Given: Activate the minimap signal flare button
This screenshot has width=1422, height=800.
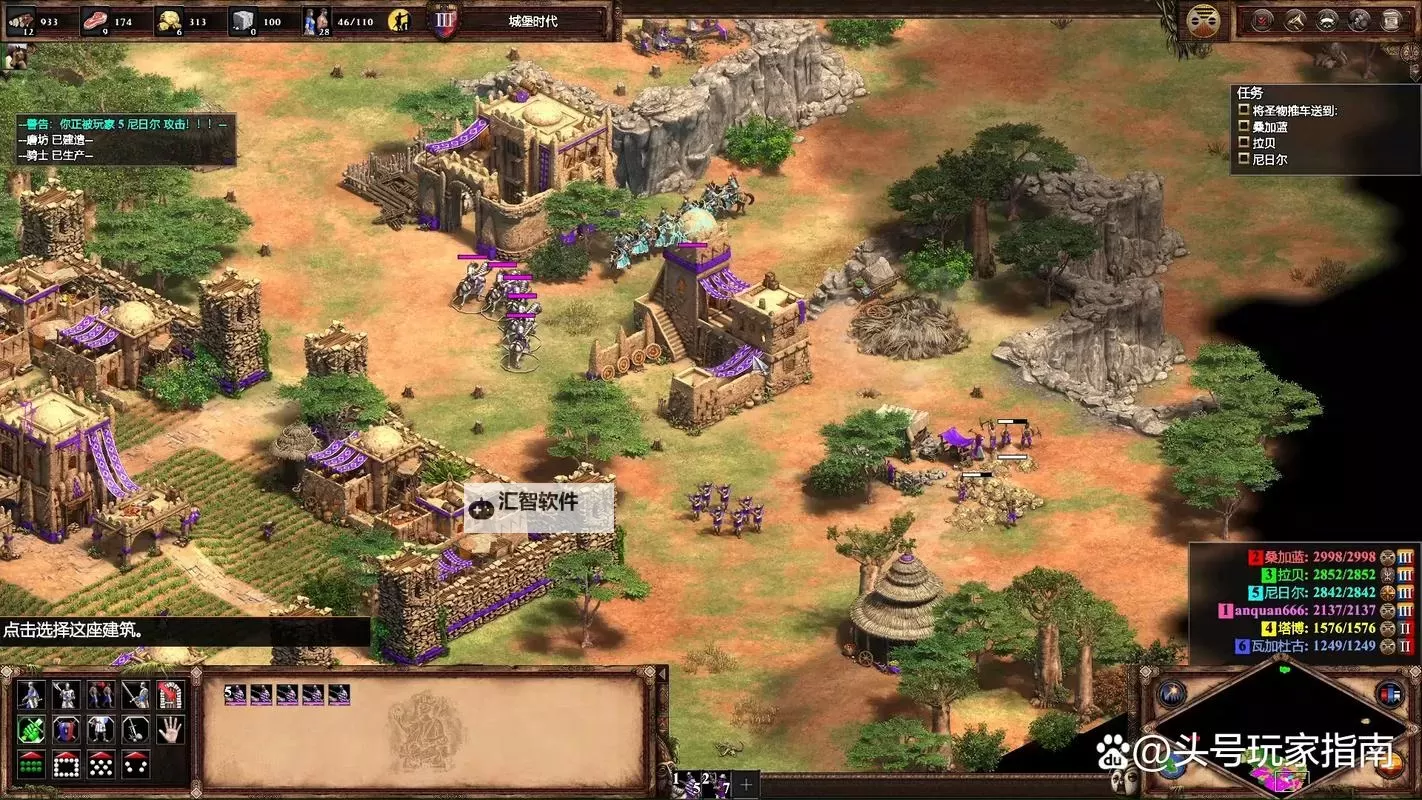Looking at the screenshot, I should (x=1171, y=693).
